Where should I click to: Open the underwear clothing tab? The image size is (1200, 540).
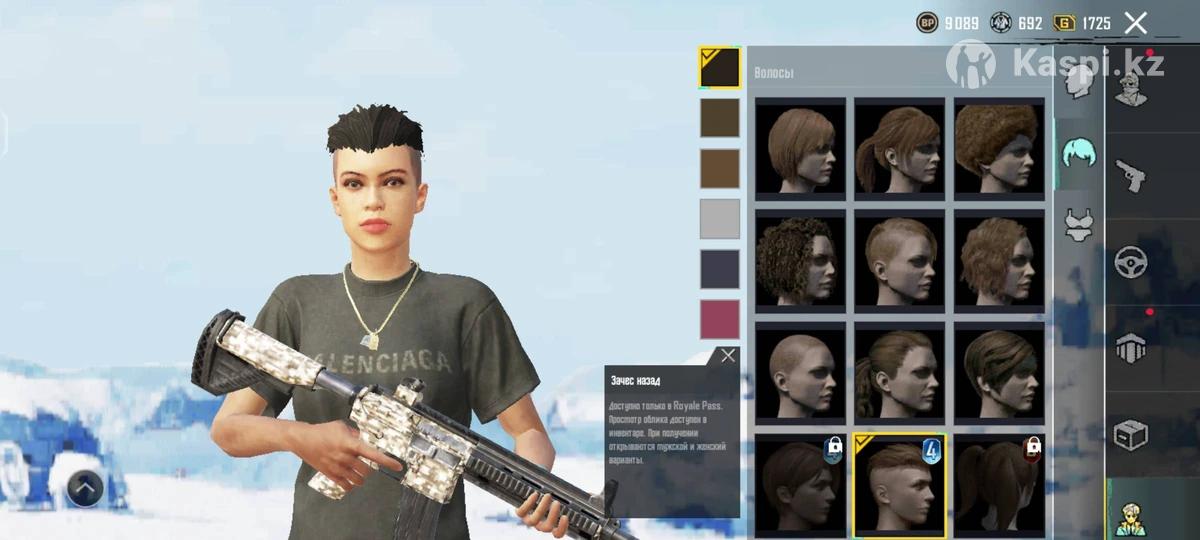click(x=1078, y=225)
